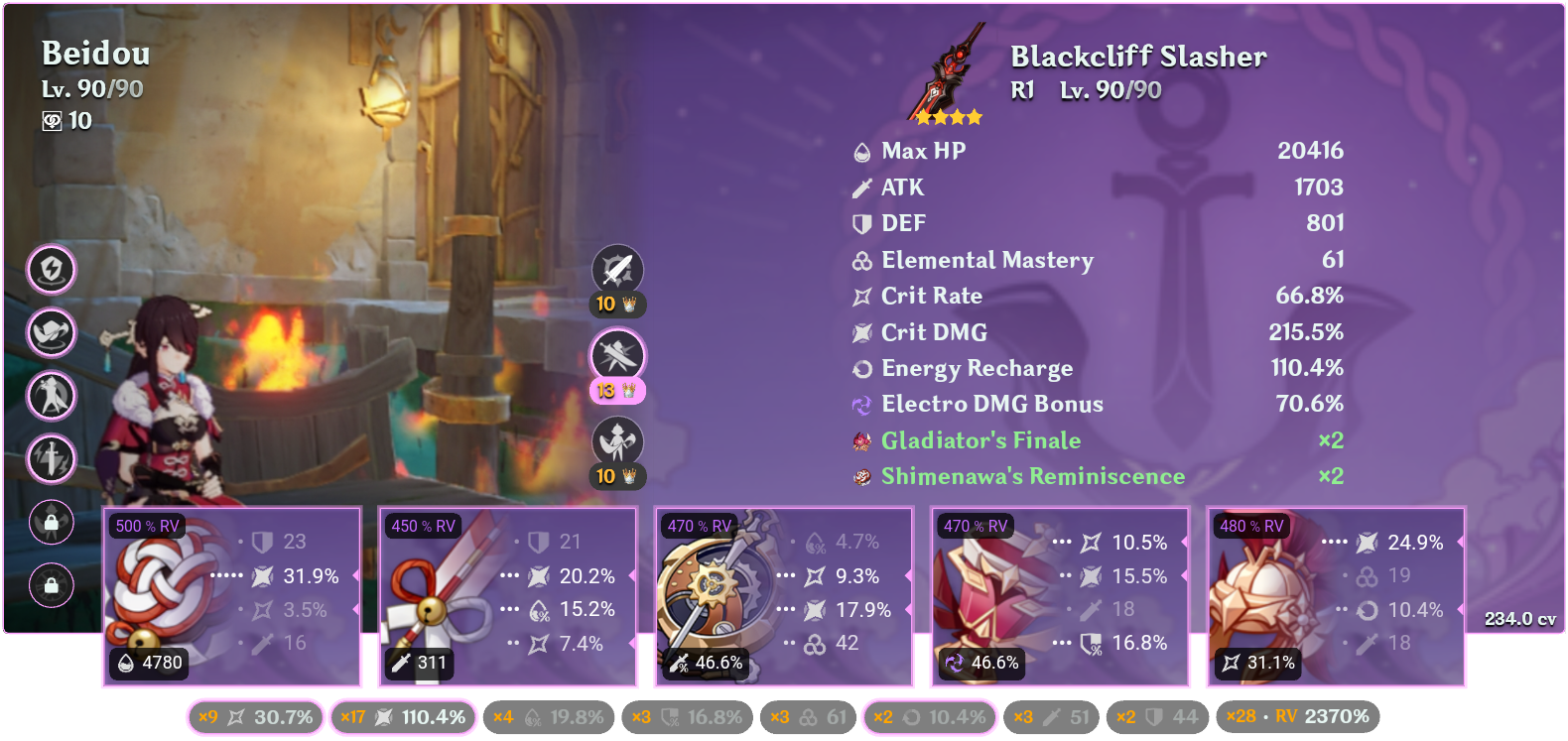This screenshot has height=741, width=1568.
Task: Switch to the character pose sidebar tab
Action: [x=51, y=396]
